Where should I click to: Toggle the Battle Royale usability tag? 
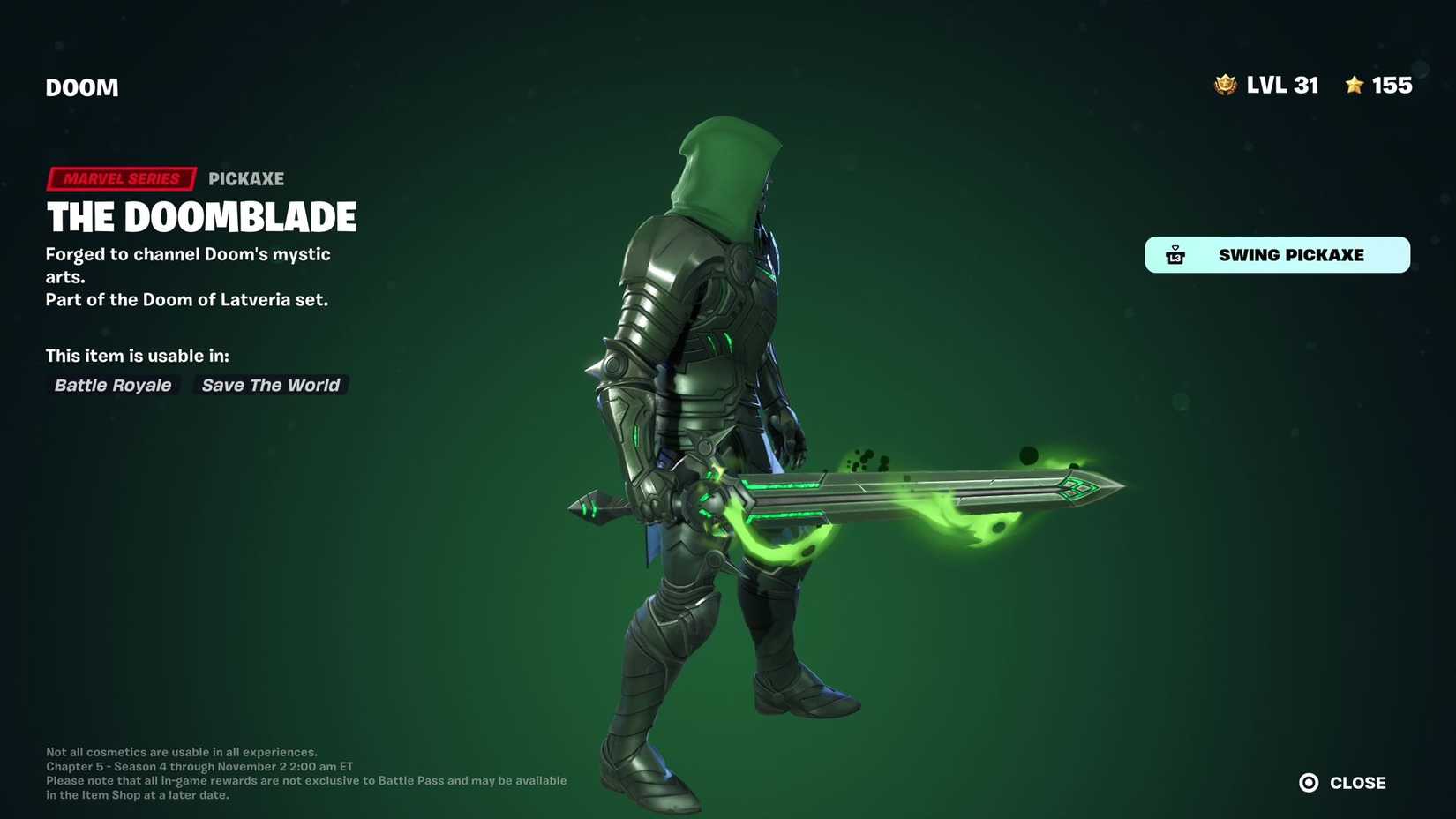tap(112, 385)
